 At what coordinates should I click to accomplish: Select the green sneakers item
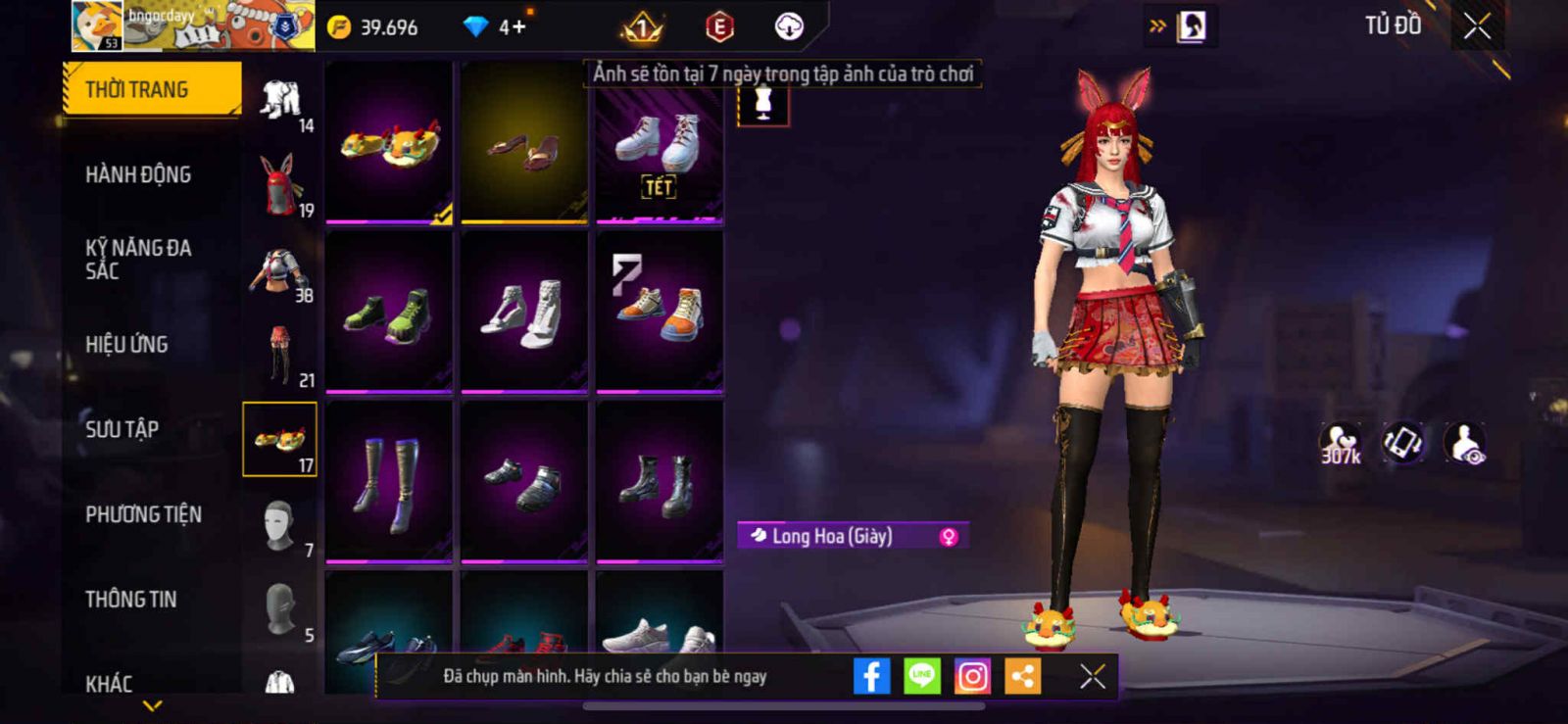pyautogui.click(x=389, y=313)
